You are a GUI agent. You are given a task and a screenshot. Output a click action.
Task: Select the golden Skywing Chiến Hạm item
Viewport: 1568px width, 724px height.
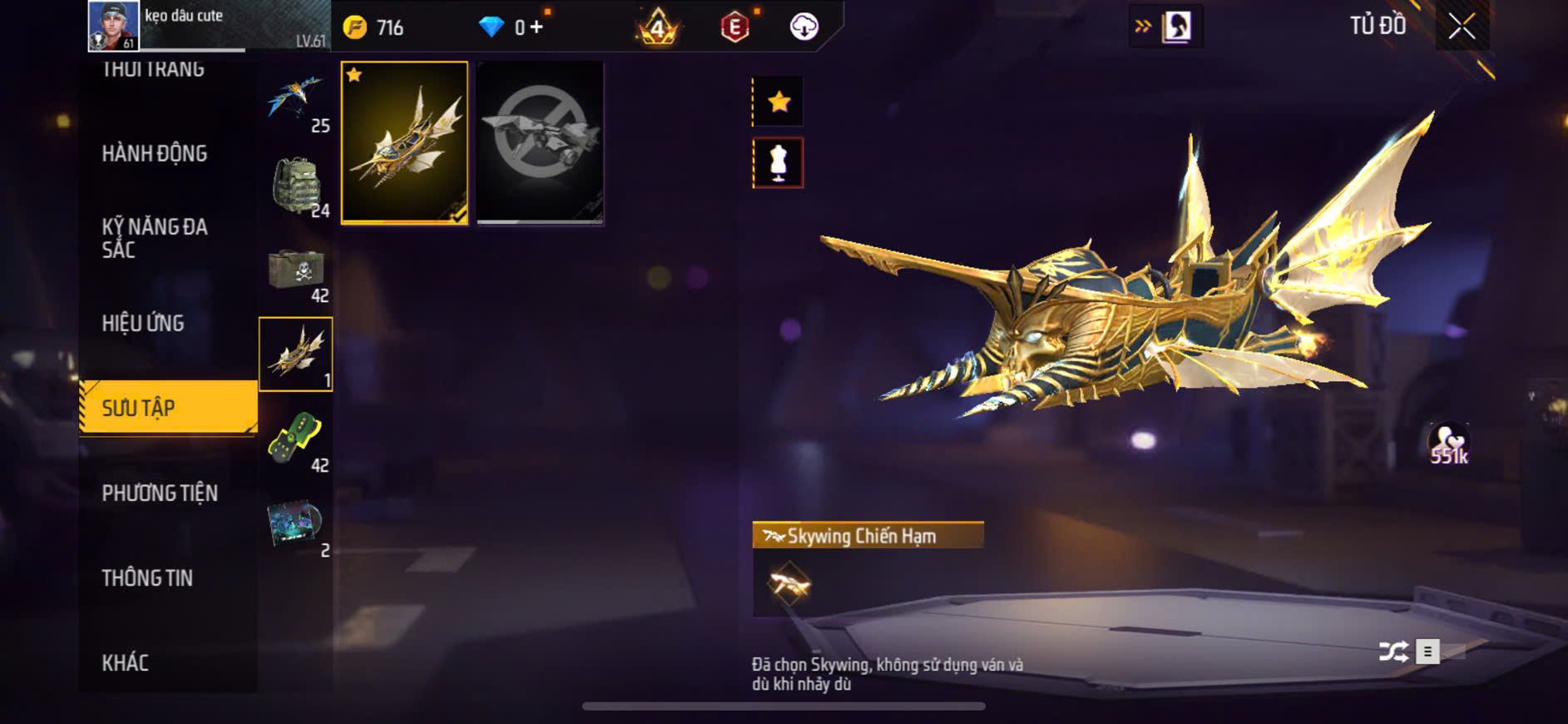[404, 142]
